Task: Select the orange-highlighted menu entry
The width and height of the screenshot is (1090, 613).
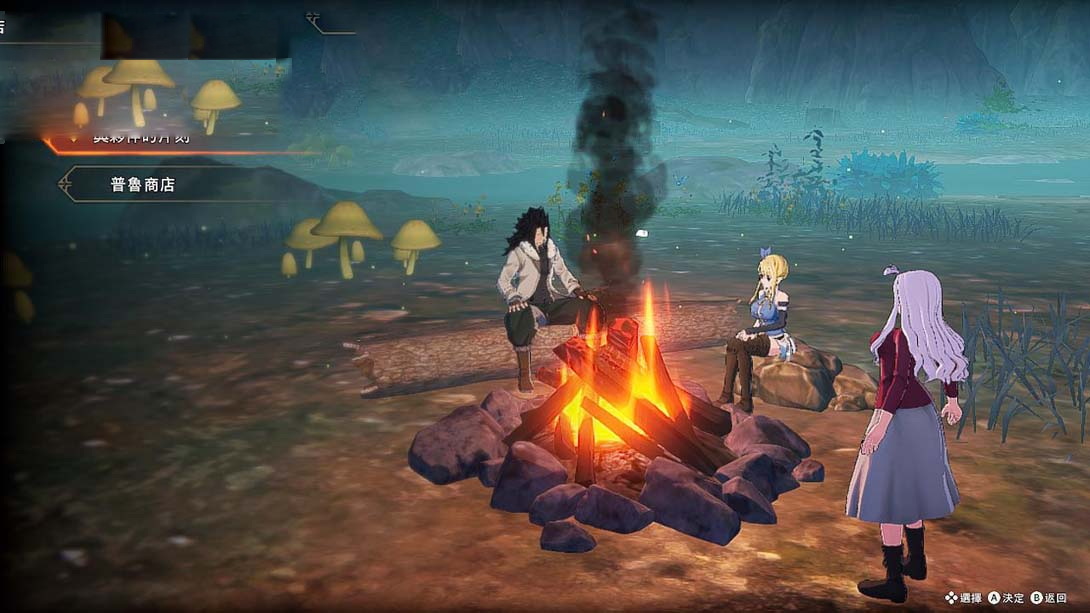Action: pos(140,139)
